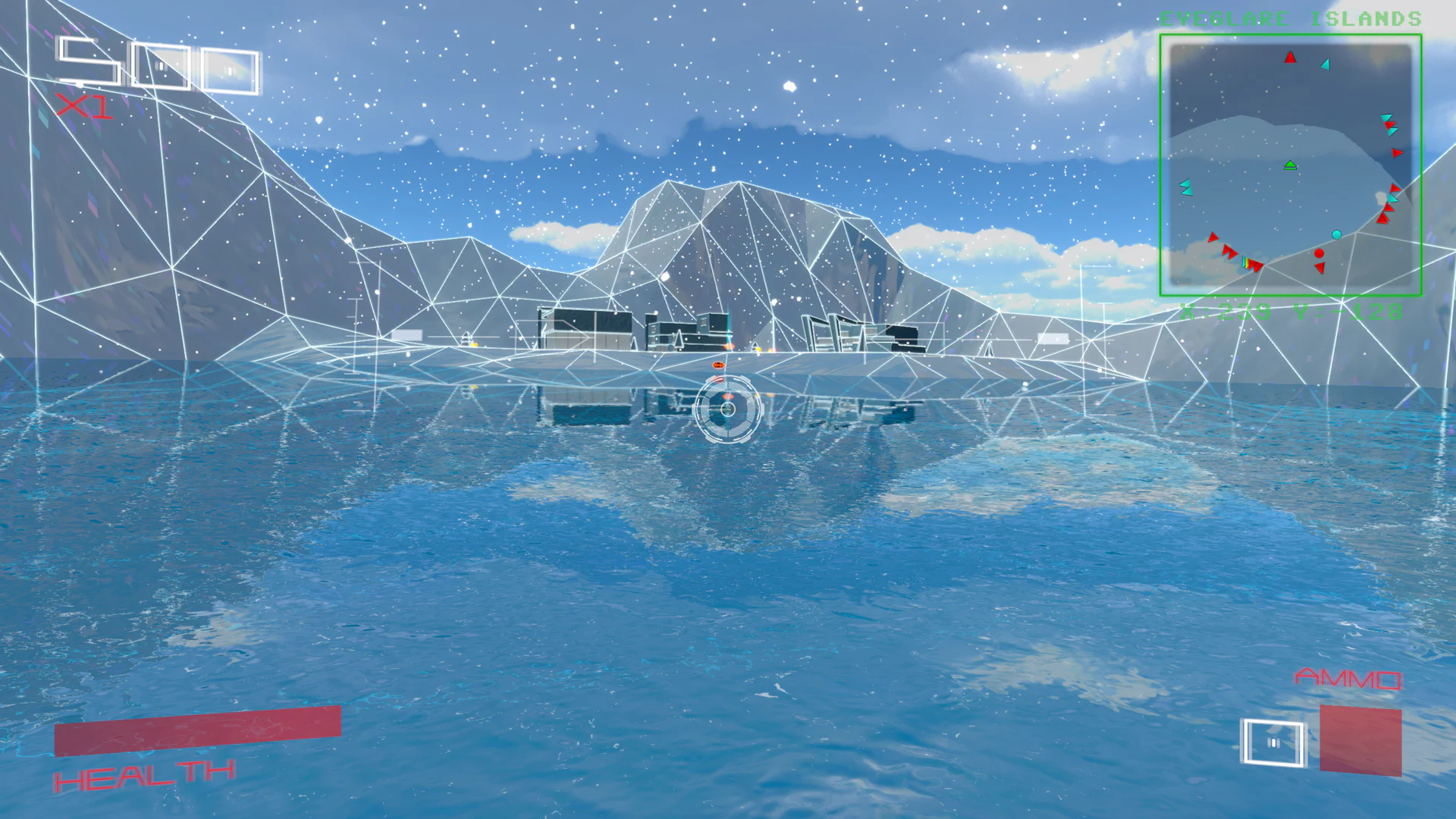Click the cyan arrows on the minimap's left side

click(1187, 187)
